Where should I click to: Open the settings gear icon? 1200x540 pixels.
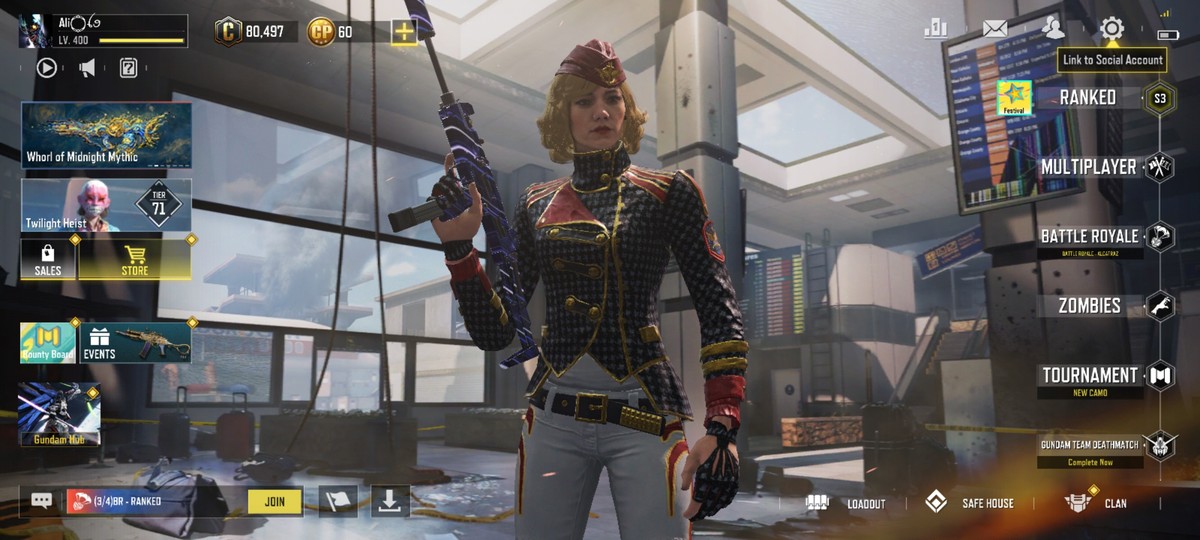point(1112,28)
